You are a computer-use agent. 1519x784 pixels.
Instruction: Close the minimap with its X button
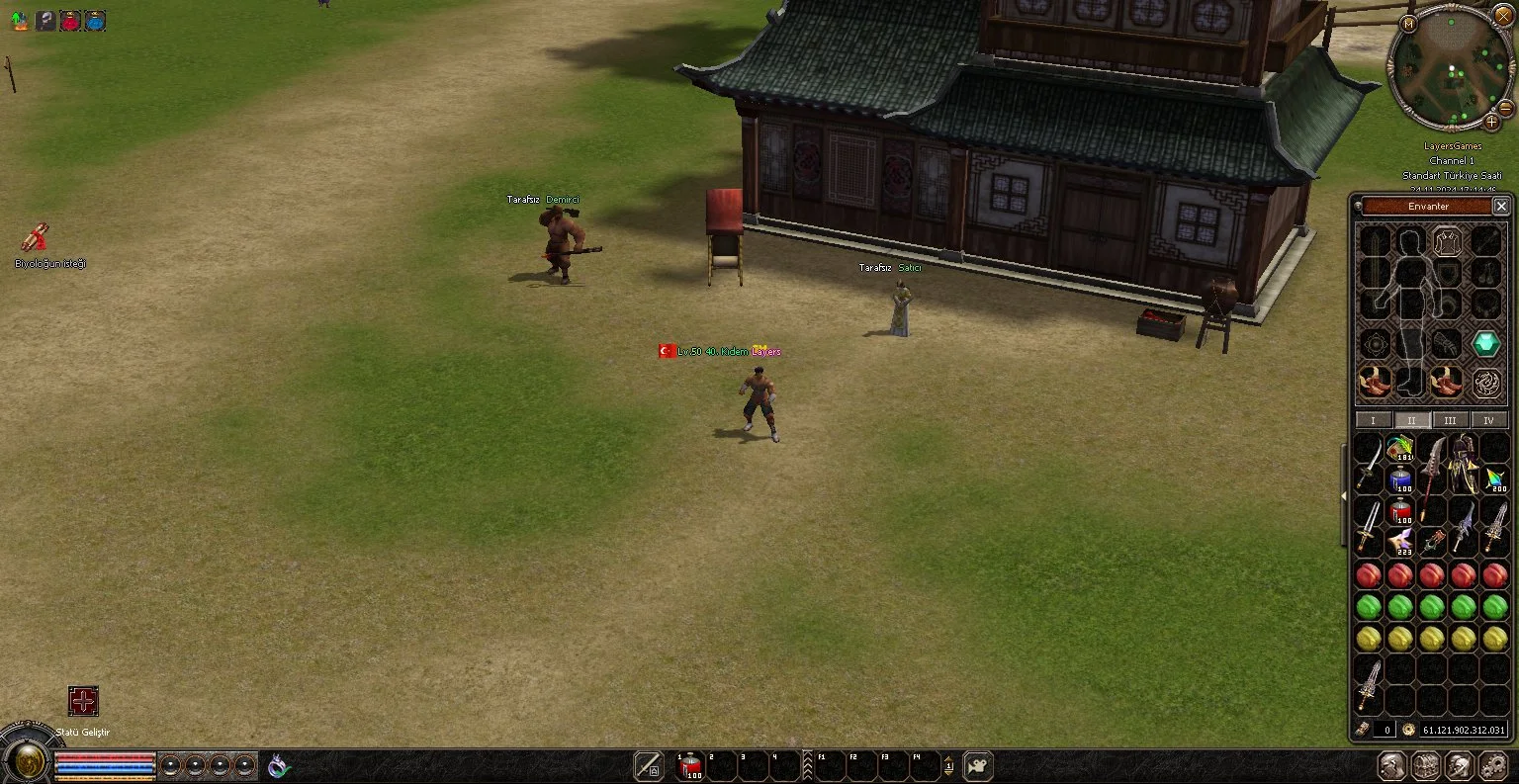tap(1503, 16)
